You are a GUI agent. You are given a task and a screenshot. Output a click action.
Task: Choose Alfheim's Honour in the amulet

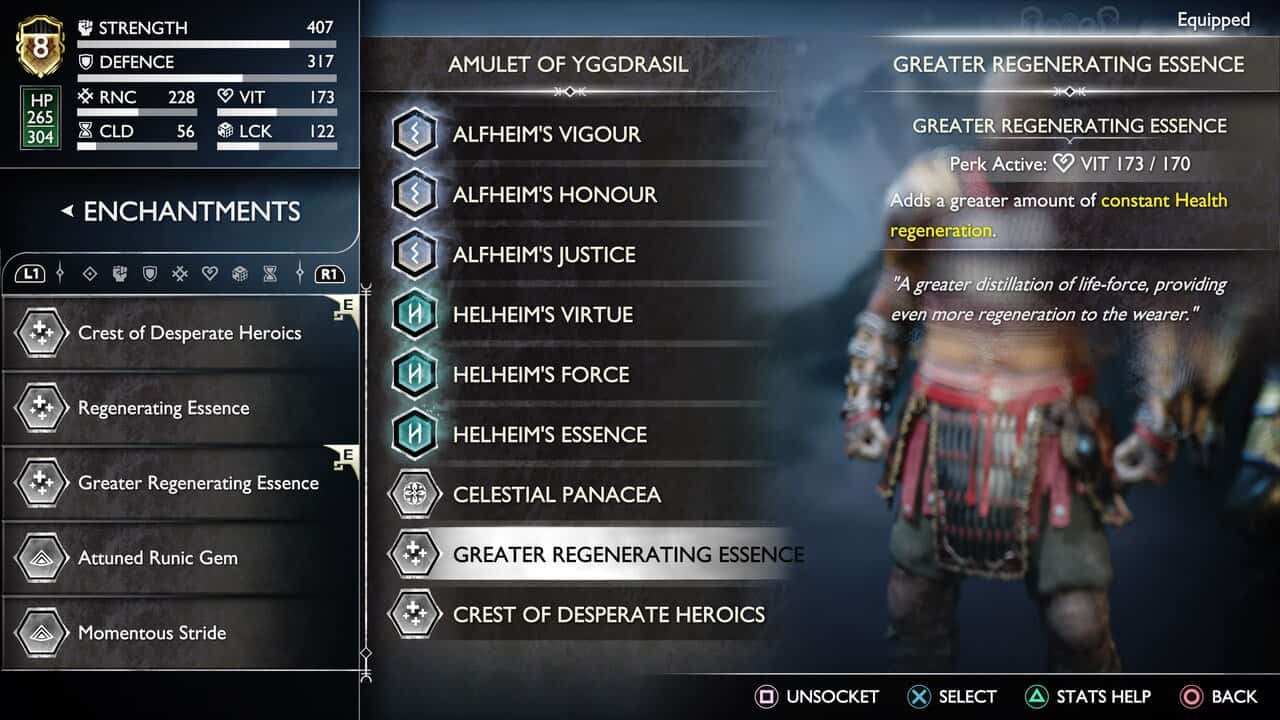point(554,194)
